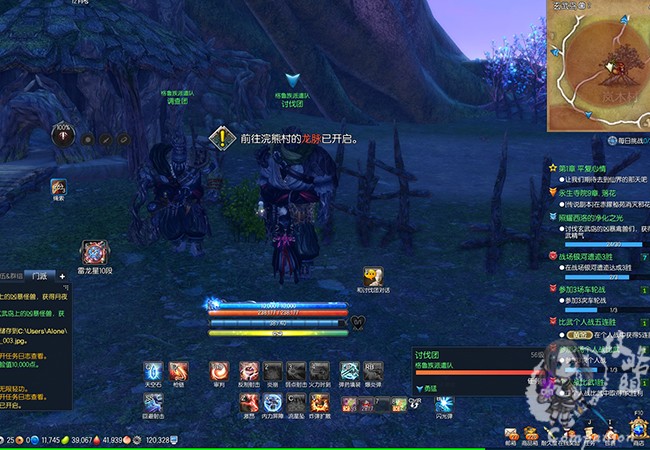Viewport: 650px width, 450px height.
Task: Use the 弹药填装 reload skill
Action: [349, 371]
